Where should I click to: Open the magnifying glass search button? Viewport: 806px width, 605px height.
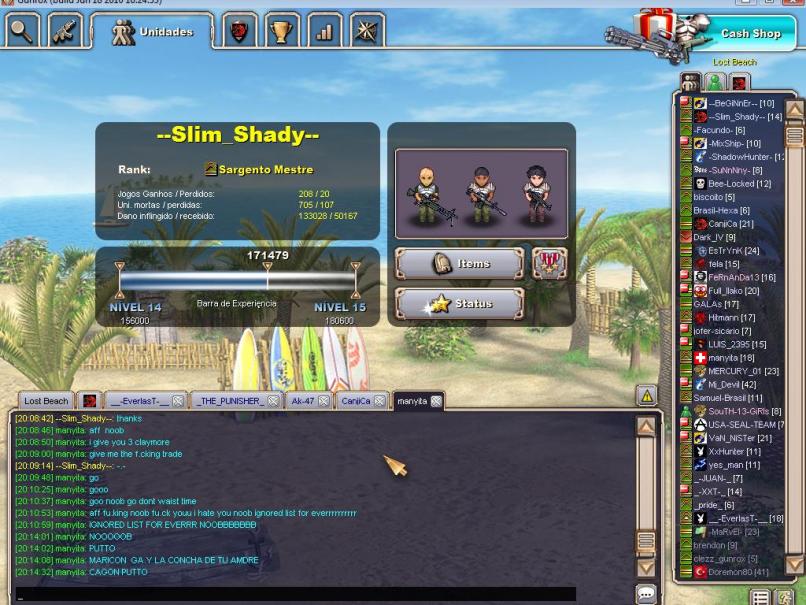[21, 32]
